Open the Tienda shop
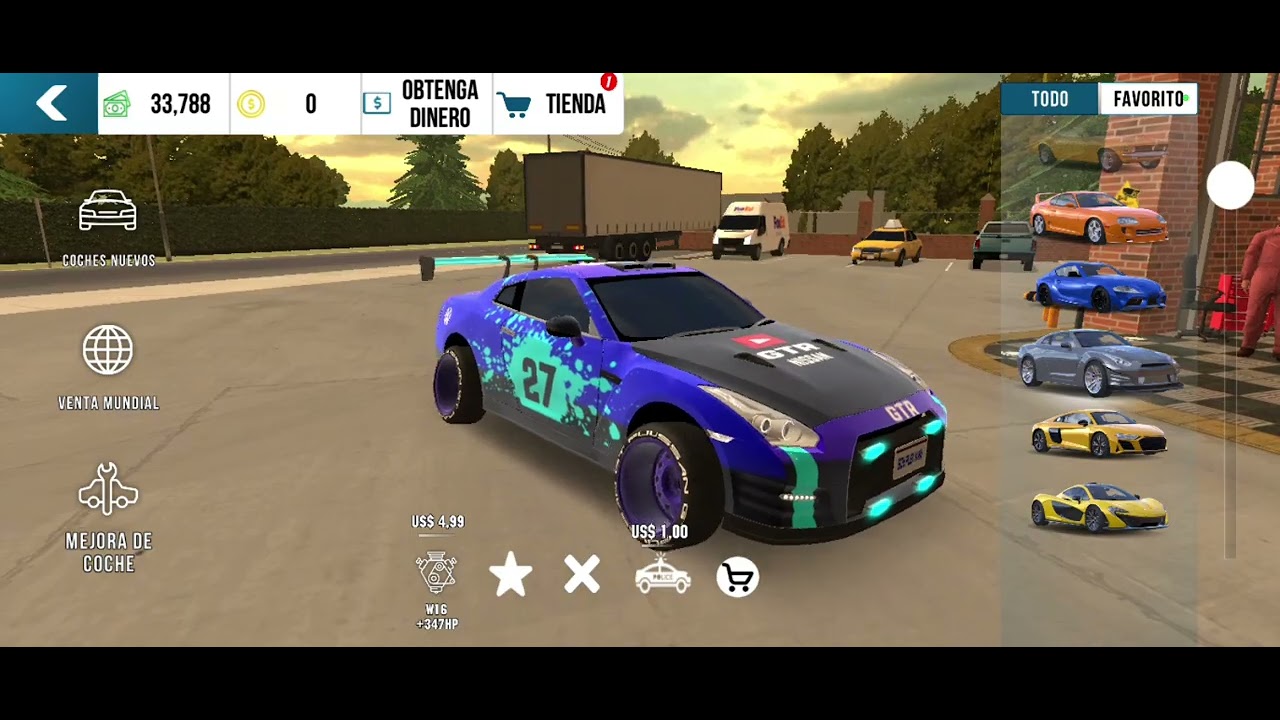Viewport: 1280px width, 720px height. [558, 104]
